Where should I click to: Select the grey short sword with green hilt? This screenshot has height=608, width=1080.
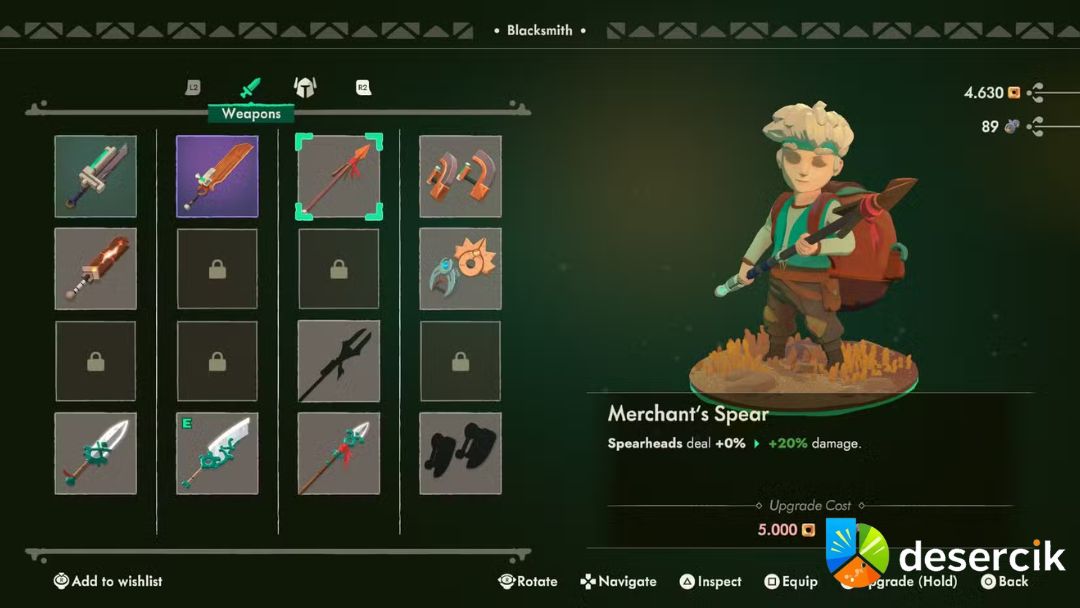96,177
